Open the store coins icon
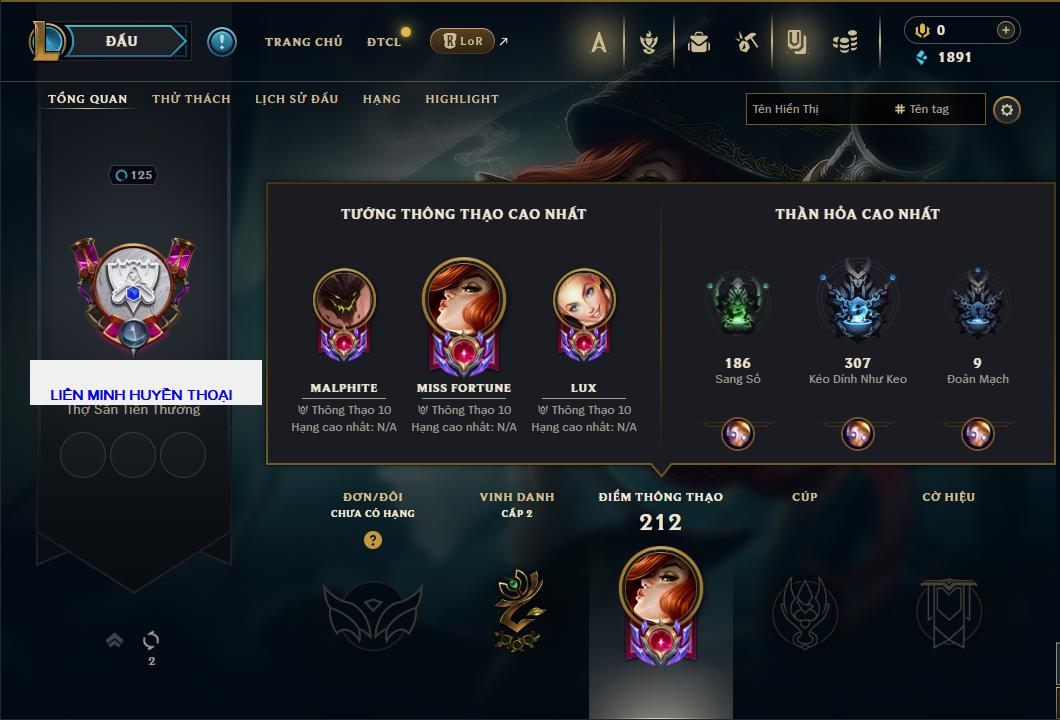 [x=846, y=42]
